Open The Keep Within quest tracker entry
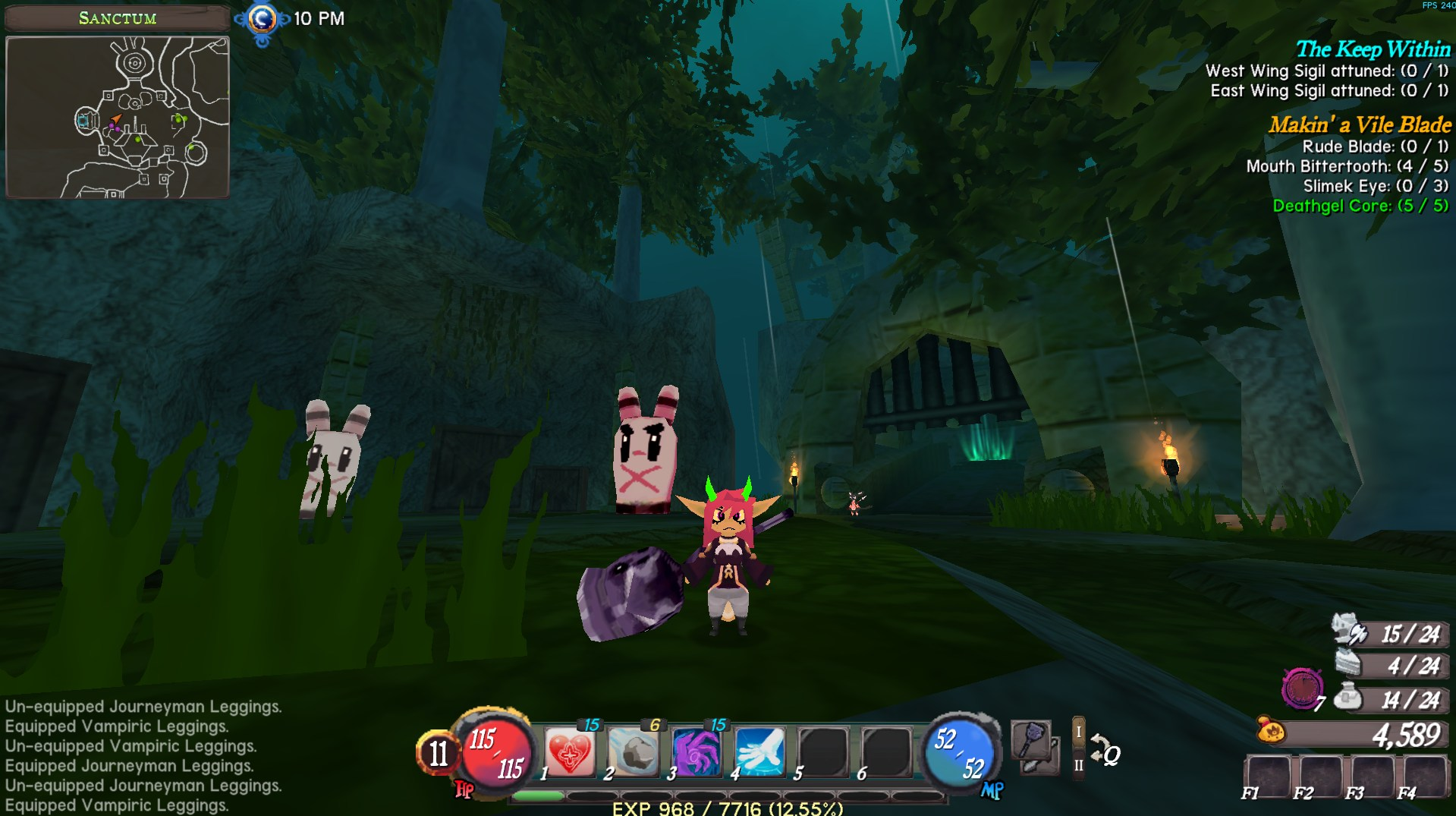Screen dimensions: 1456x816 [1373, 49]
